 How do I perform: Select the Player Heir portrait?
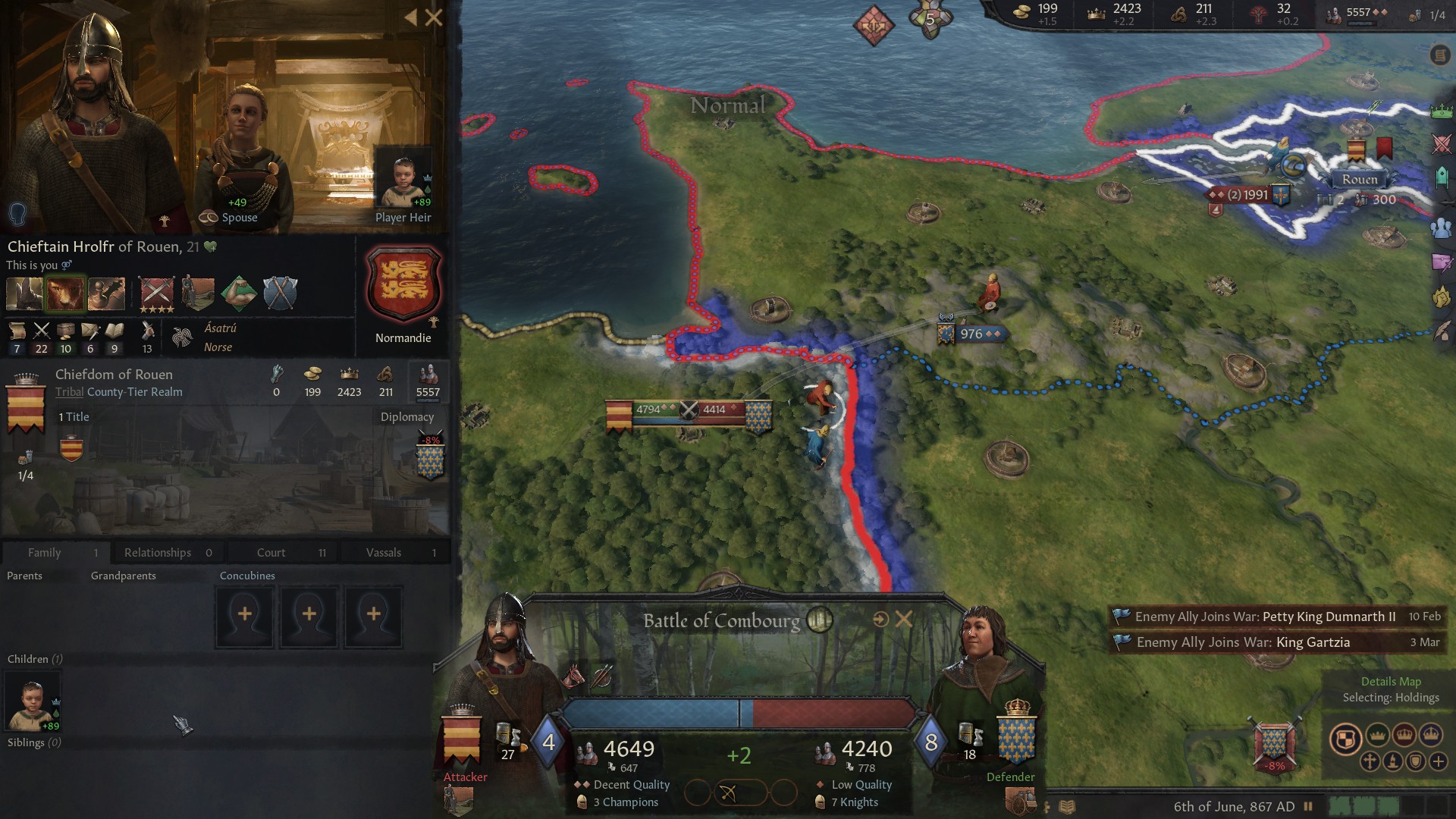[403, 176]
